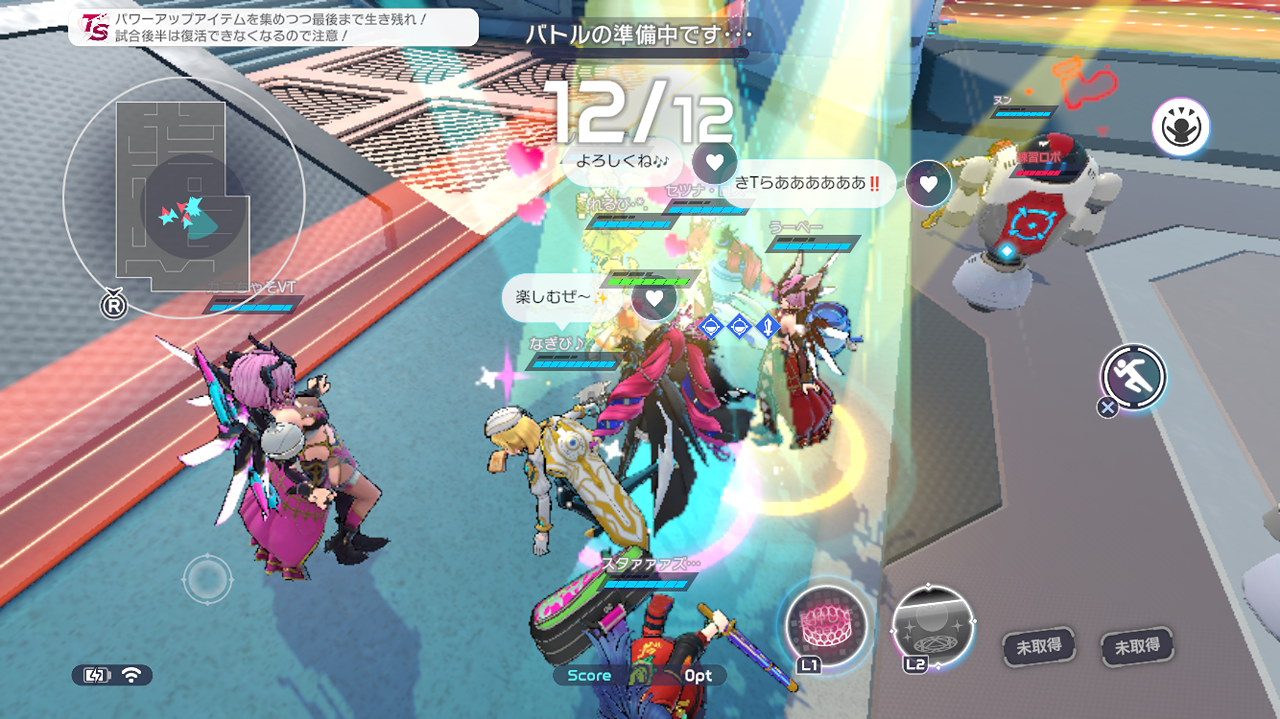Tap the crosshair target icon near the bottom-left
1280x719 pixels.
point(207,578)
